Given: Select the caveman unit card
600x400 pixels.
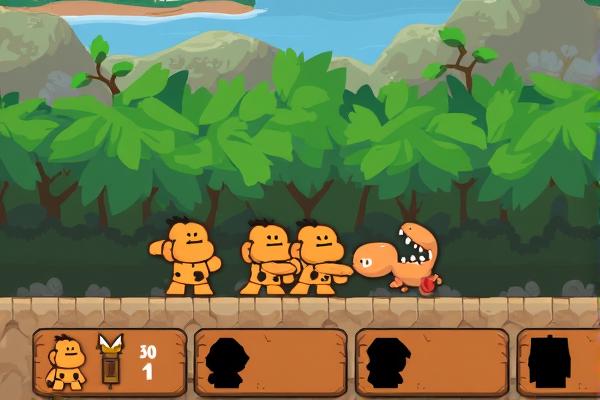Looking at the screenshot, I should coord(110,362).
